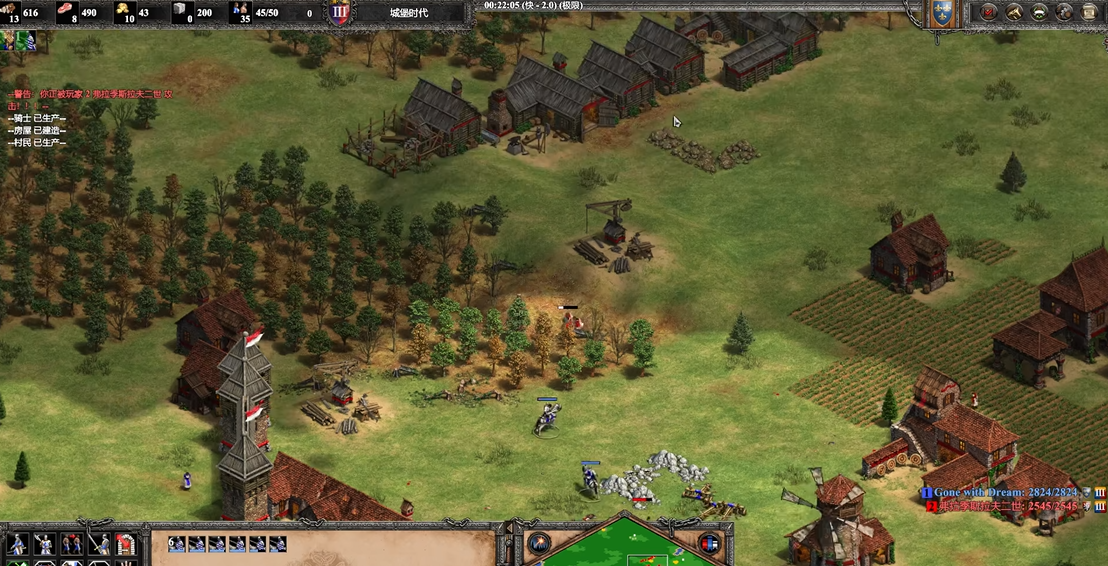Click the gold resource icon
Image resolution: width=1108 pixels, height=566 pixels.
tap(125, 12)
